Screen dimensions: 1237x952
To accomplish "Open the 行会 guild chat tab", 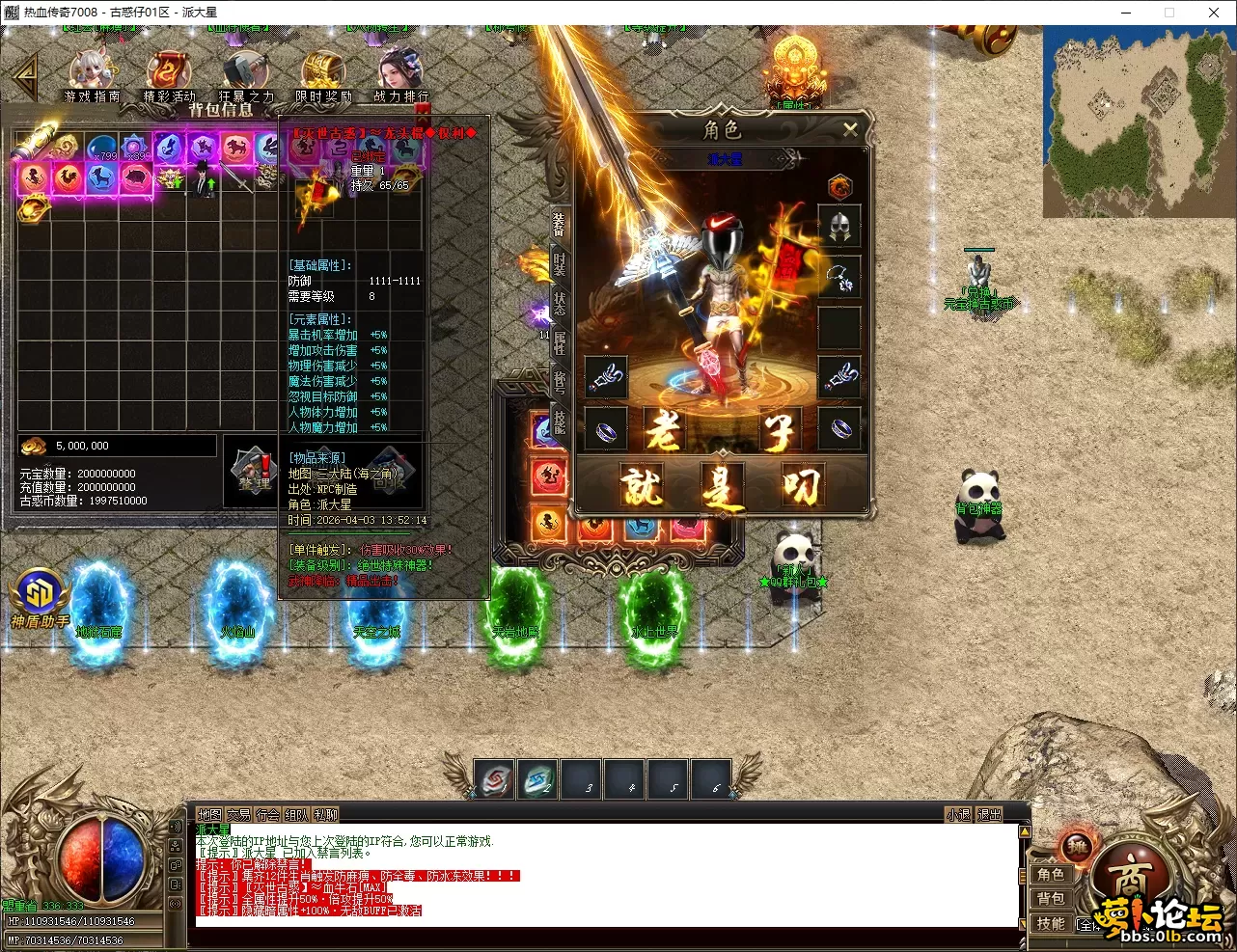I will click(x=267, y=815).
